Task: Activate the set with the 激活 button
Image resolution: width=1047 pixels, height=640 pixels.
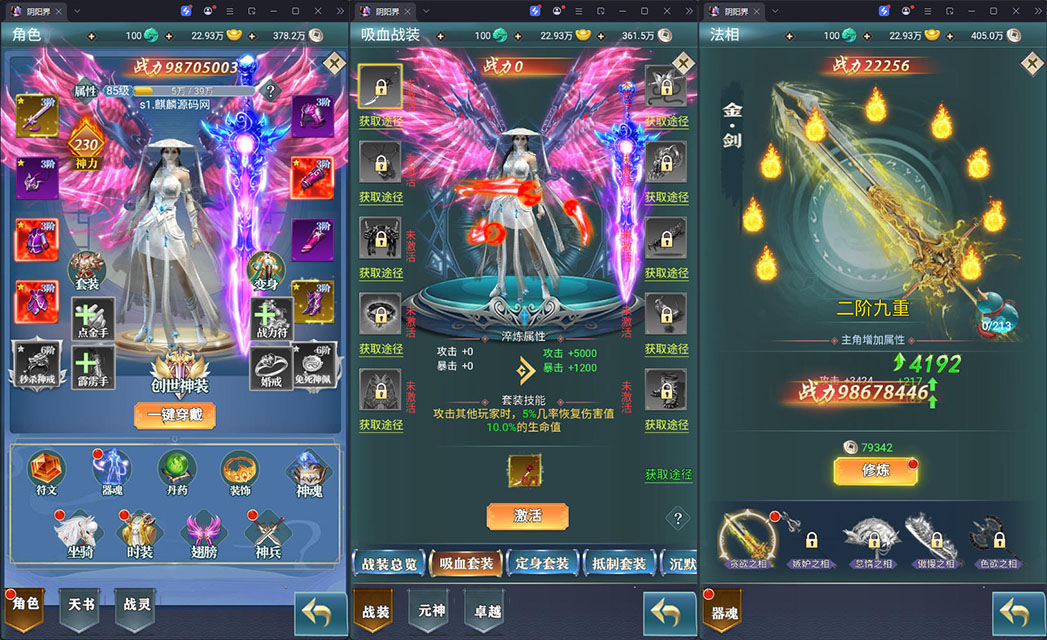Action: (527, 516)
